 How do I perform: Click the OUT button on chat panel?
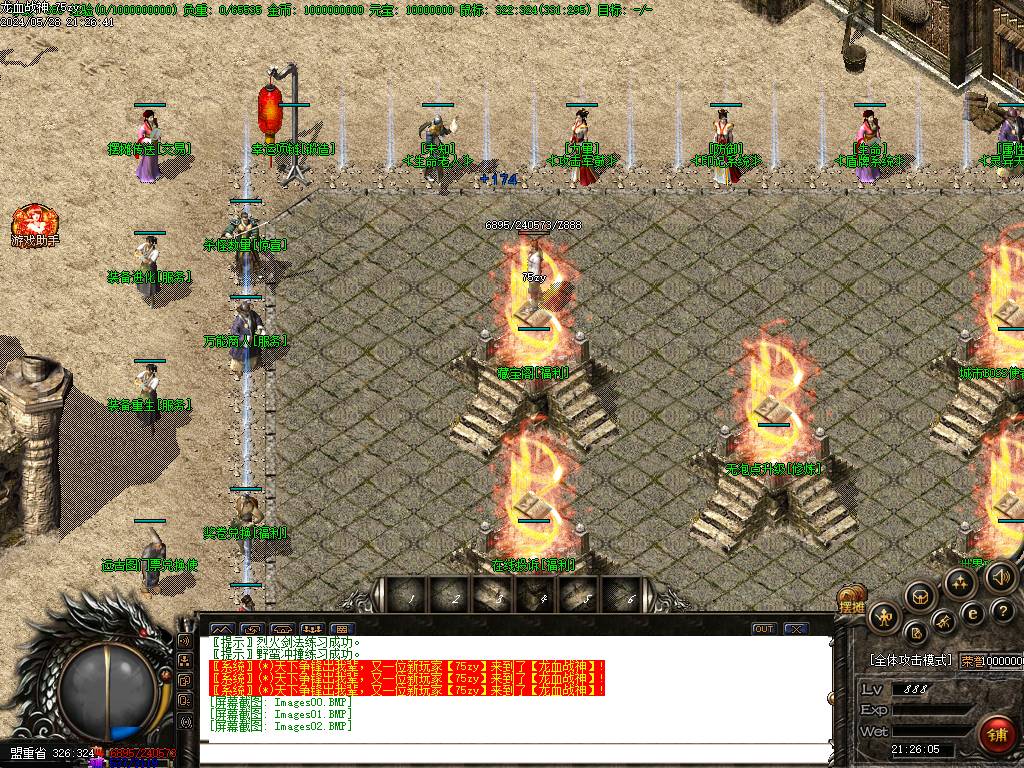tap(764, 629)
